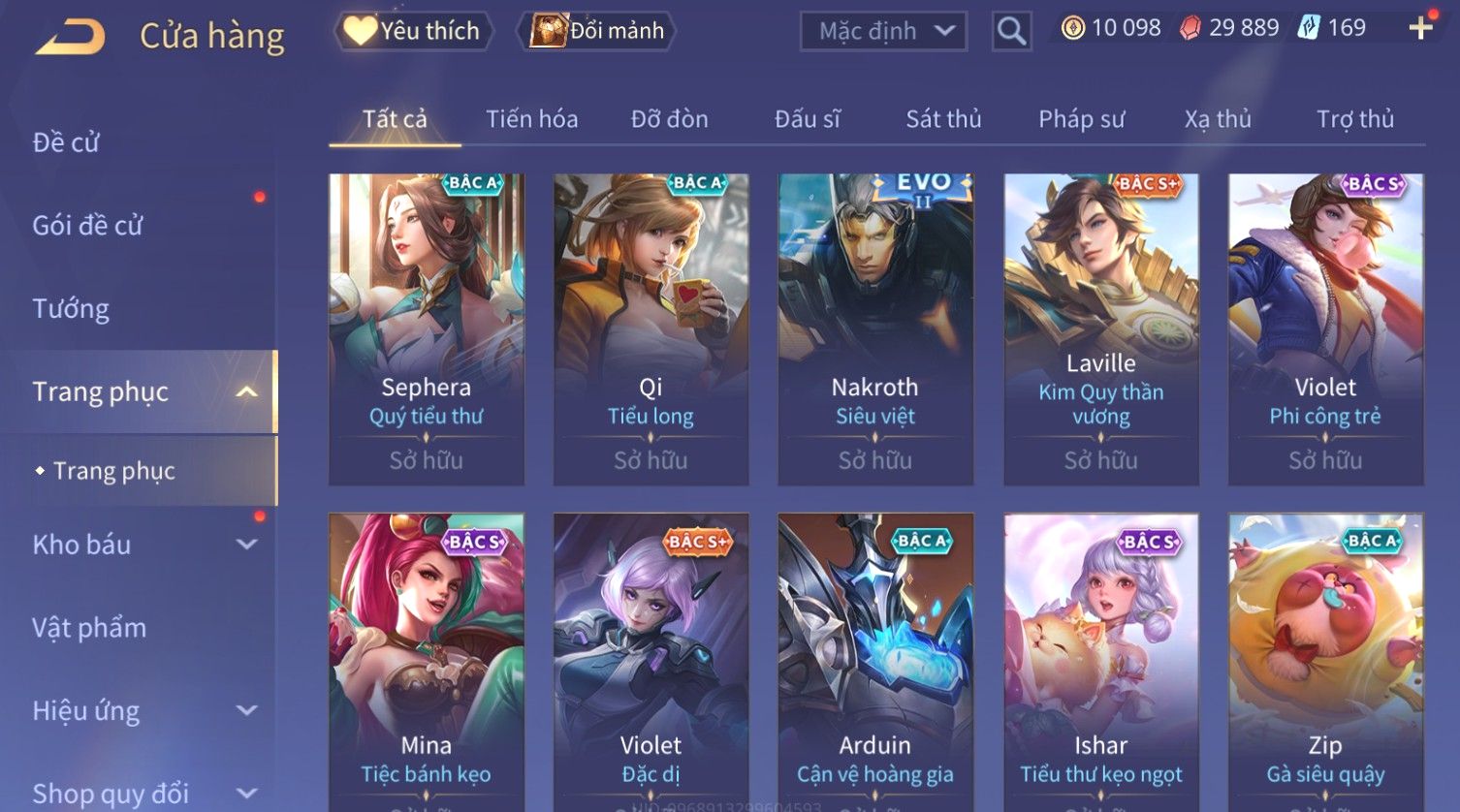Viewport: 1460px width, 812px height.
Task: Pick the Nakroth Siêu việt skin card
Action: (x=875, y=329)
